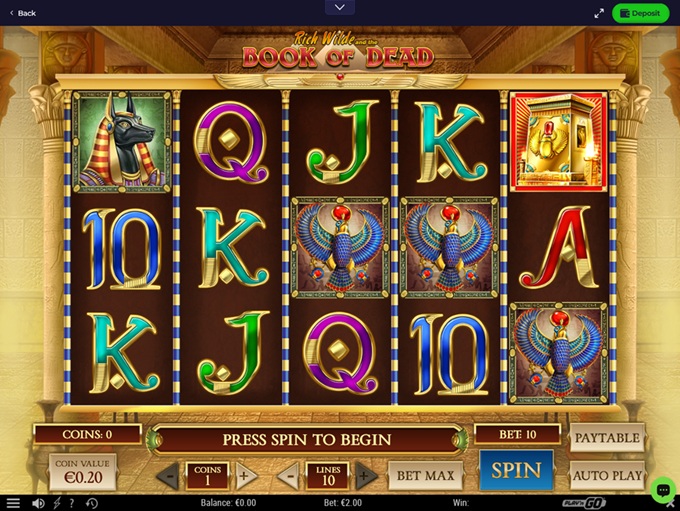Screen dimensions: 680x511
Task: Change the coin value of €0.20
Action: coord(83,472)
